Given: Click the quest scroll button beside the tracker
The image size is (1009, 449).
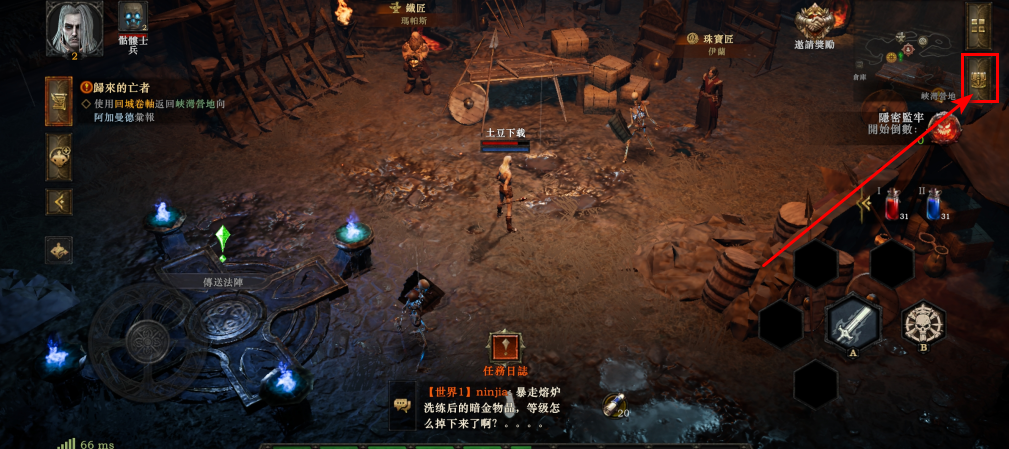Looking at the screenshot, I should (x=59, y=102).
